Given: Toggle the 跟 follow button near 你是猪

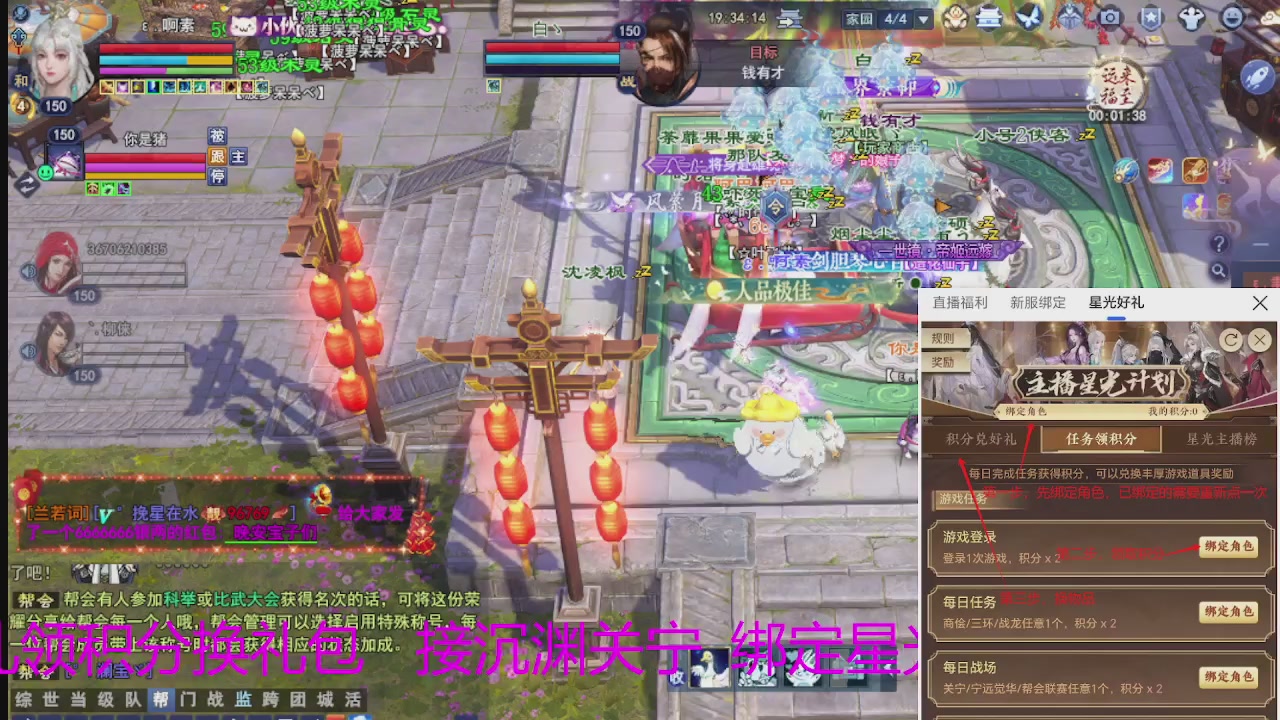Looking at the screenshot, I should 217,156.
